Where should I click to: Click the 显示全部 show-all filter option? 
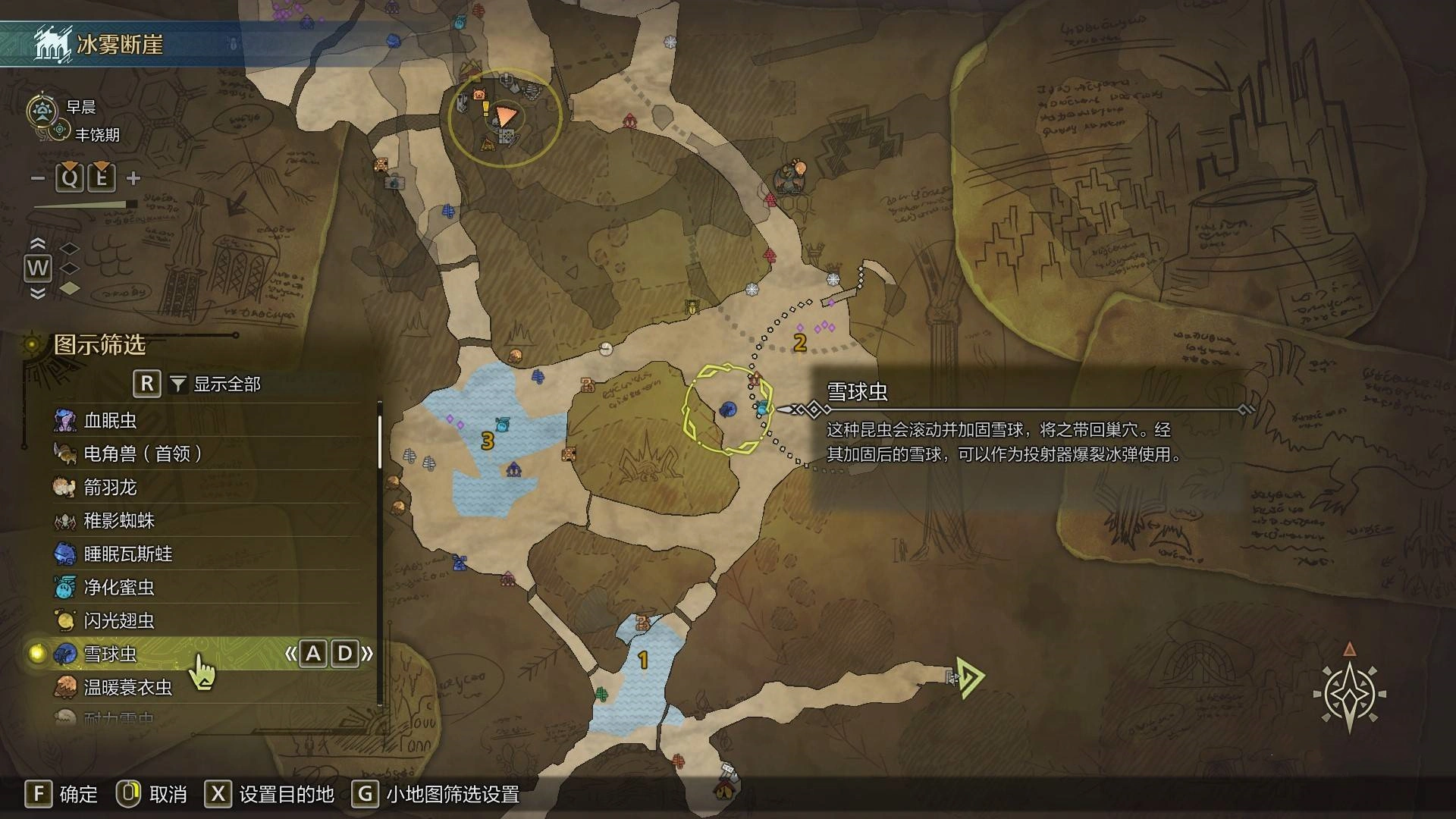pos(226,384)
